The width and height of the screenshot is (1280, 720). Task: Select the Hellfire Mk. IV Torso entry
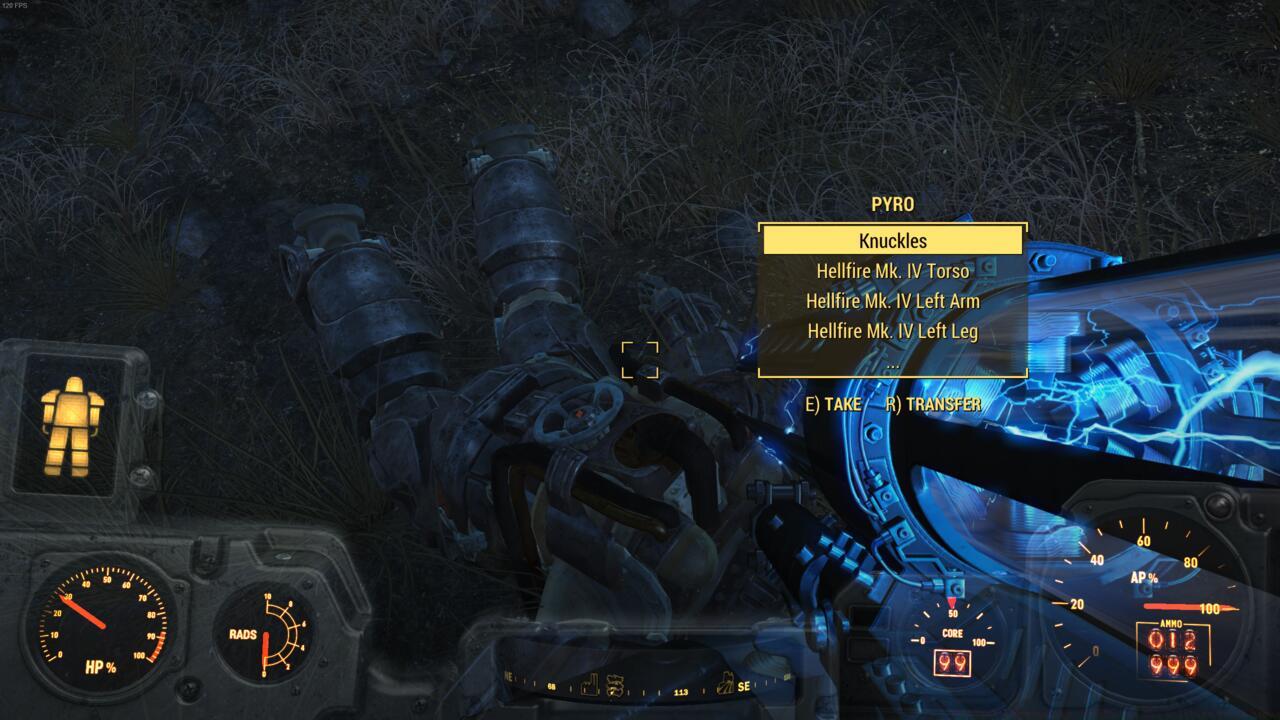tap(891, 271)
